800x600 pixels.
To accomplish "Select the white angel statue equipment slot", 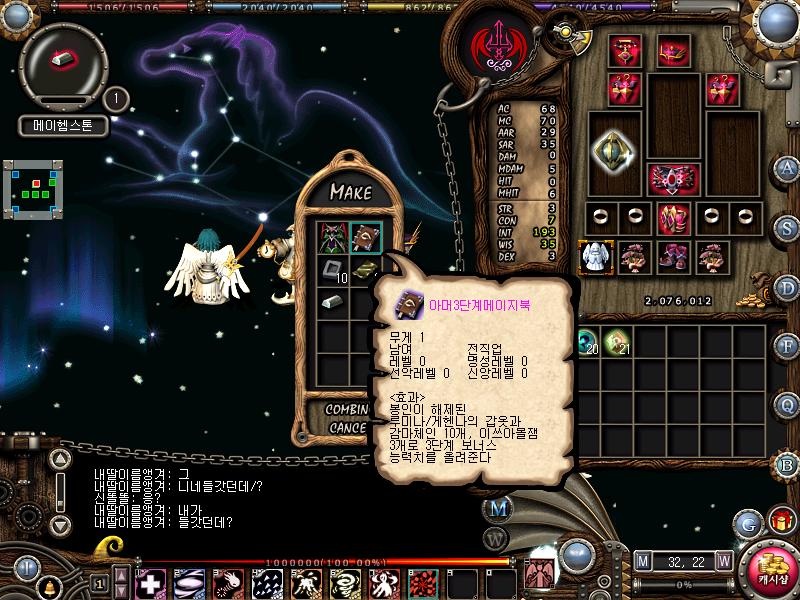I will coord(594,256).
